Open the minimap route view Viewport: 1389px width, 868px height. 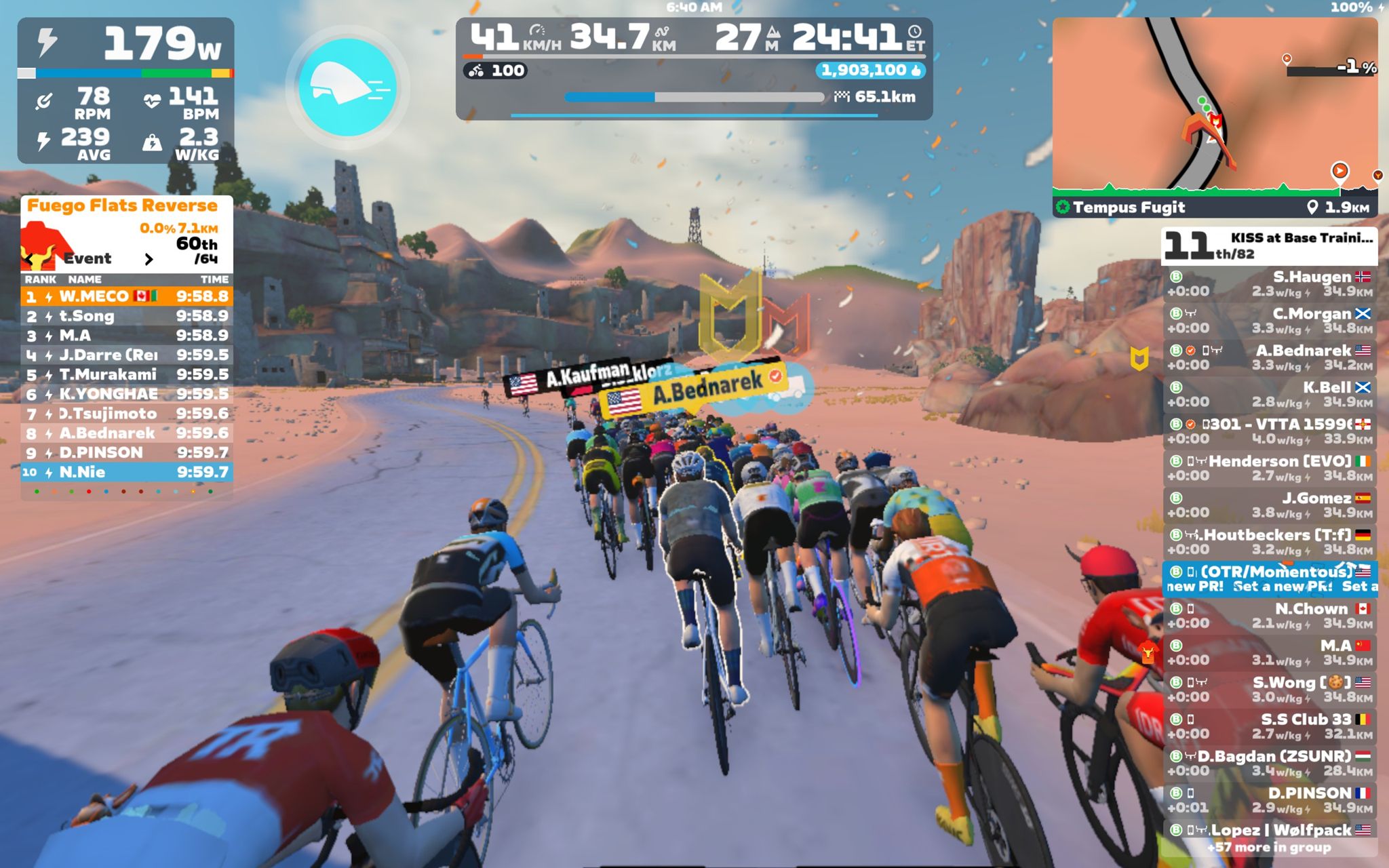coord(1214,105)
